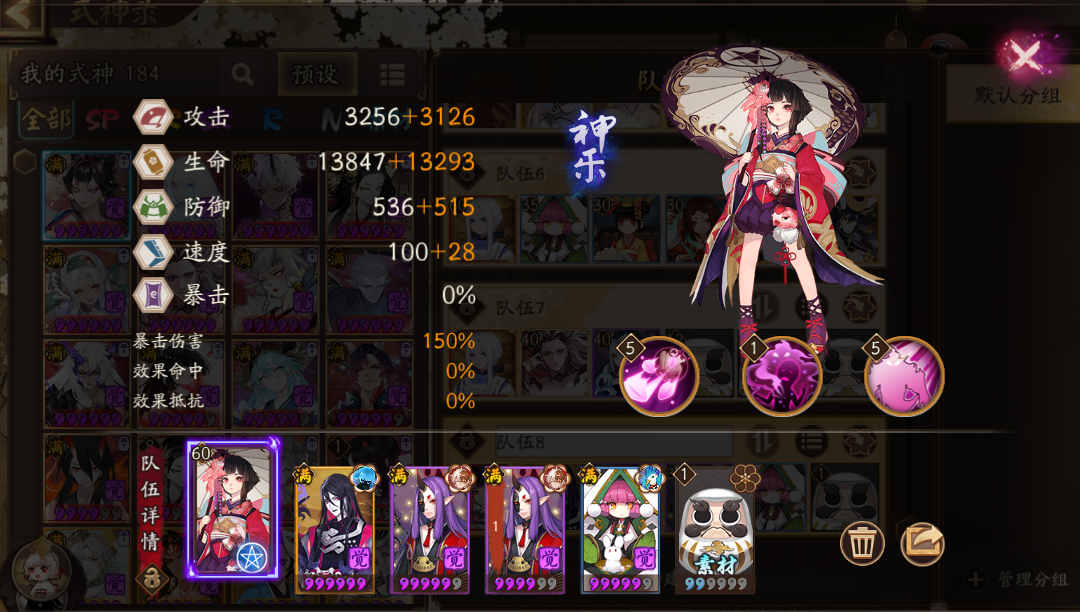Toggle the lock under 队伍详情
The image size is (1080, 612).
point(152,579)
